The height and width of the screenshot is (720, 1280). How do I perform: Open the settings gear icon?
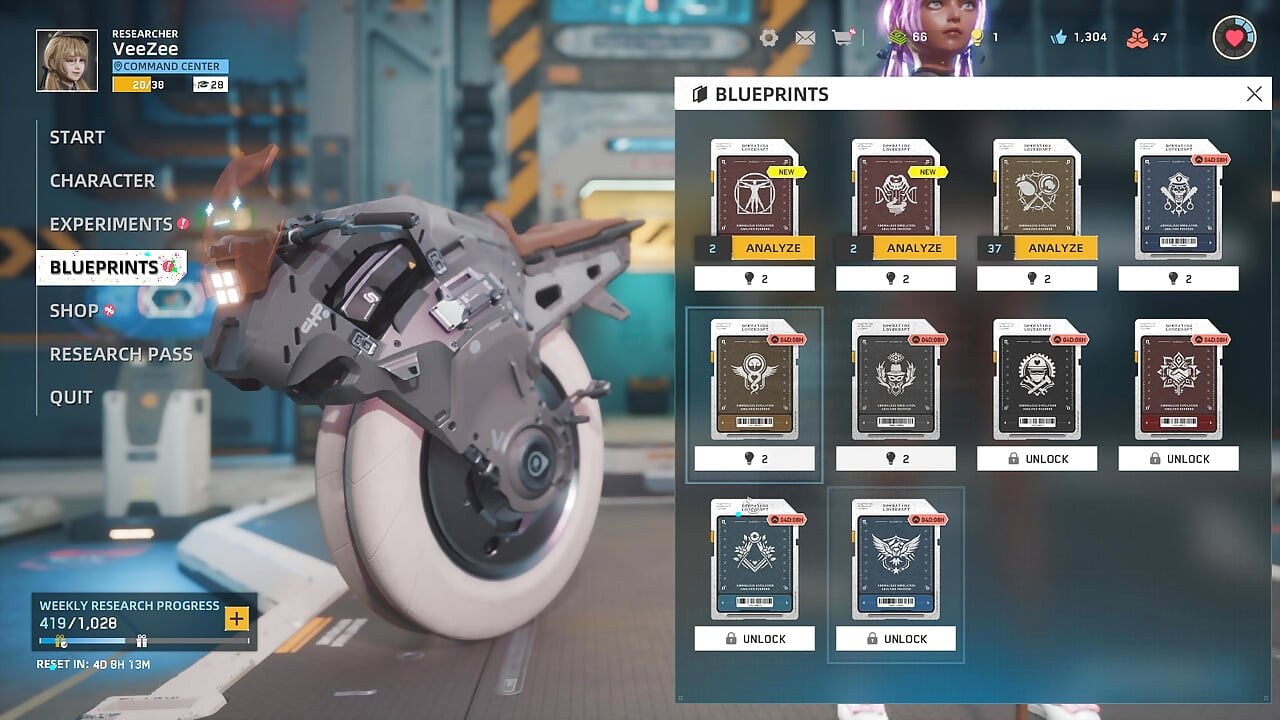pyautogui.click(x=769, y=38)
